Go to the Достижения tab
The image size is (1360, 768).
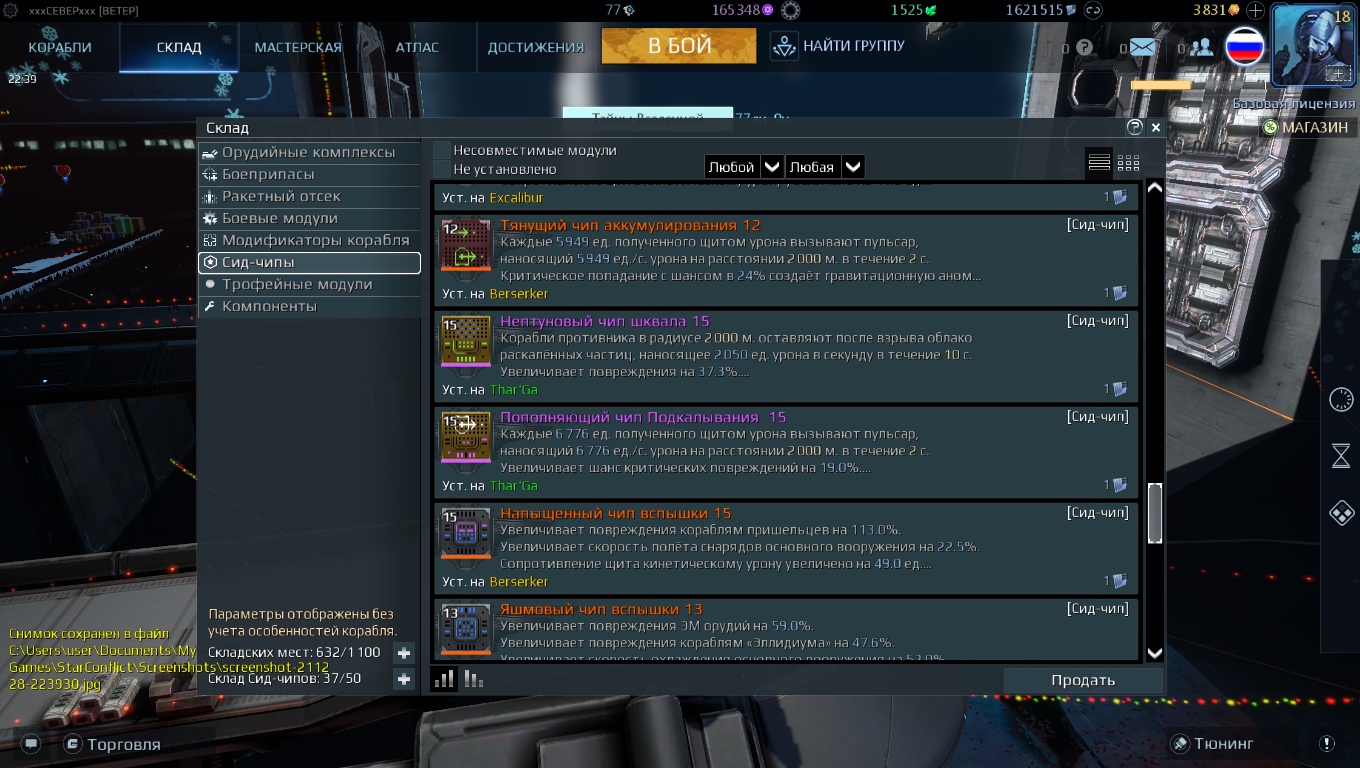[535, 47]
